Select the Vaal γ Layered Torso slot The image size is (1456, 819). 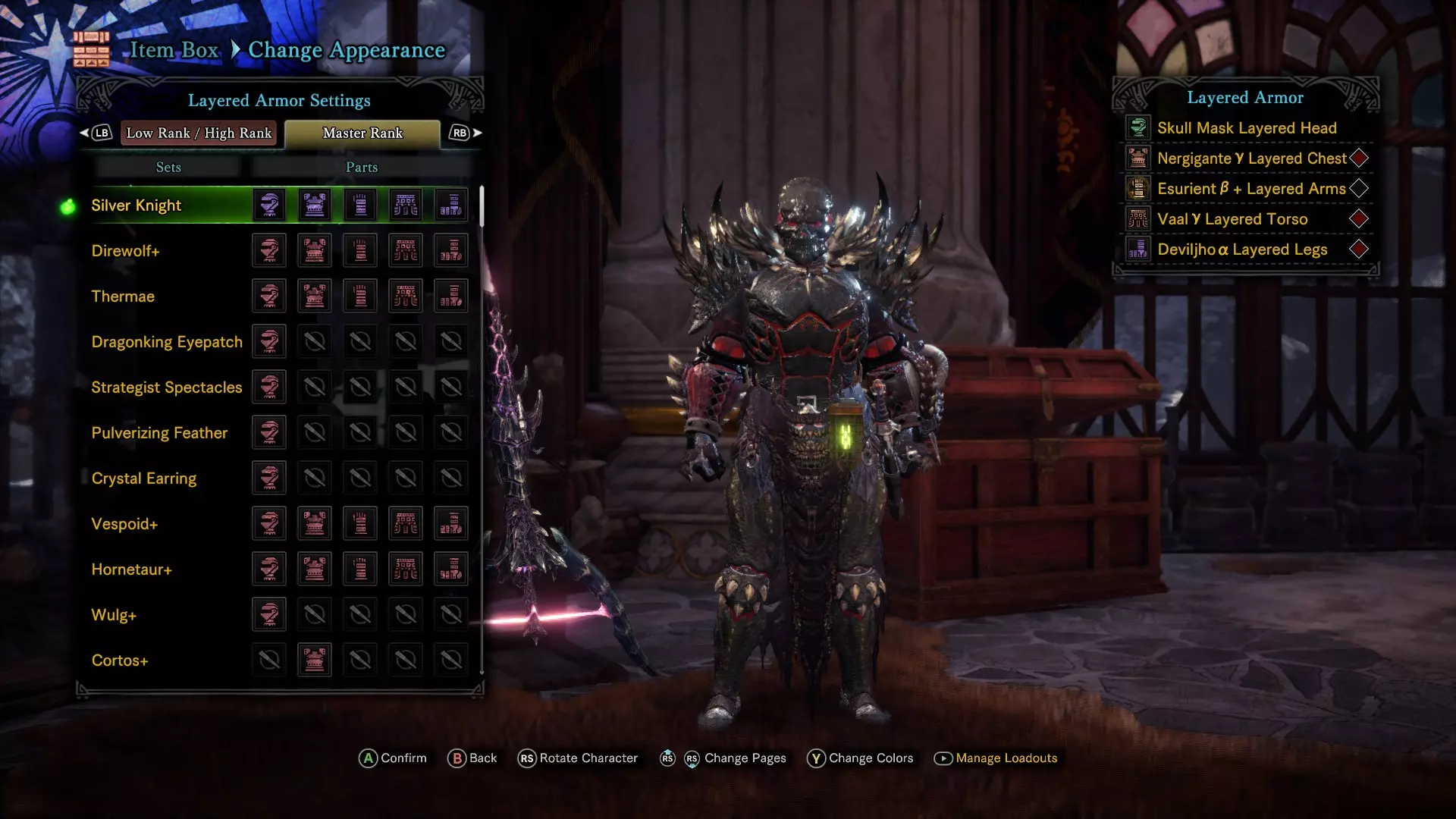1232,219
